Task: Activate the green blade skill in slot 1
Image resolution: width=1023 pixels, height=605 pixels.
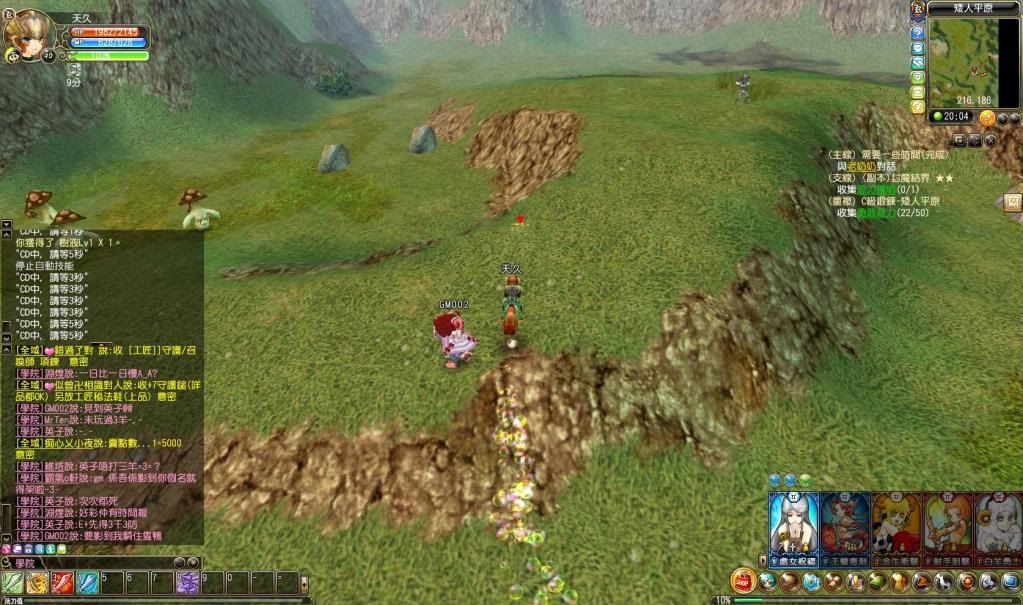Action: click(x=13, y=583)
